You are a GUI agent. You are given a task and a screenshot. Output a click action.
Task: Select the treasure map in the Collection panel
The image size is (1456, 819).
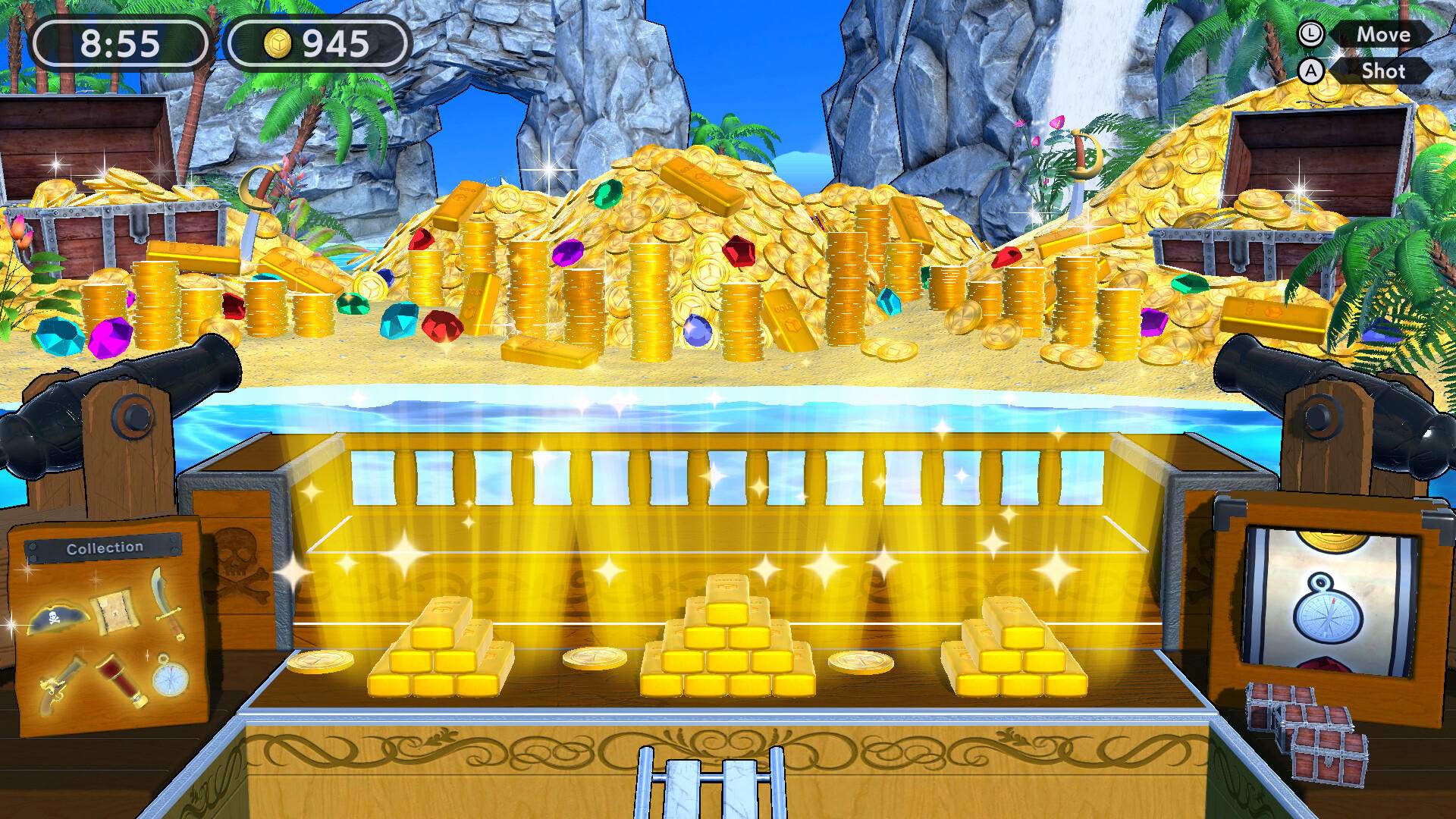point(114,612)
